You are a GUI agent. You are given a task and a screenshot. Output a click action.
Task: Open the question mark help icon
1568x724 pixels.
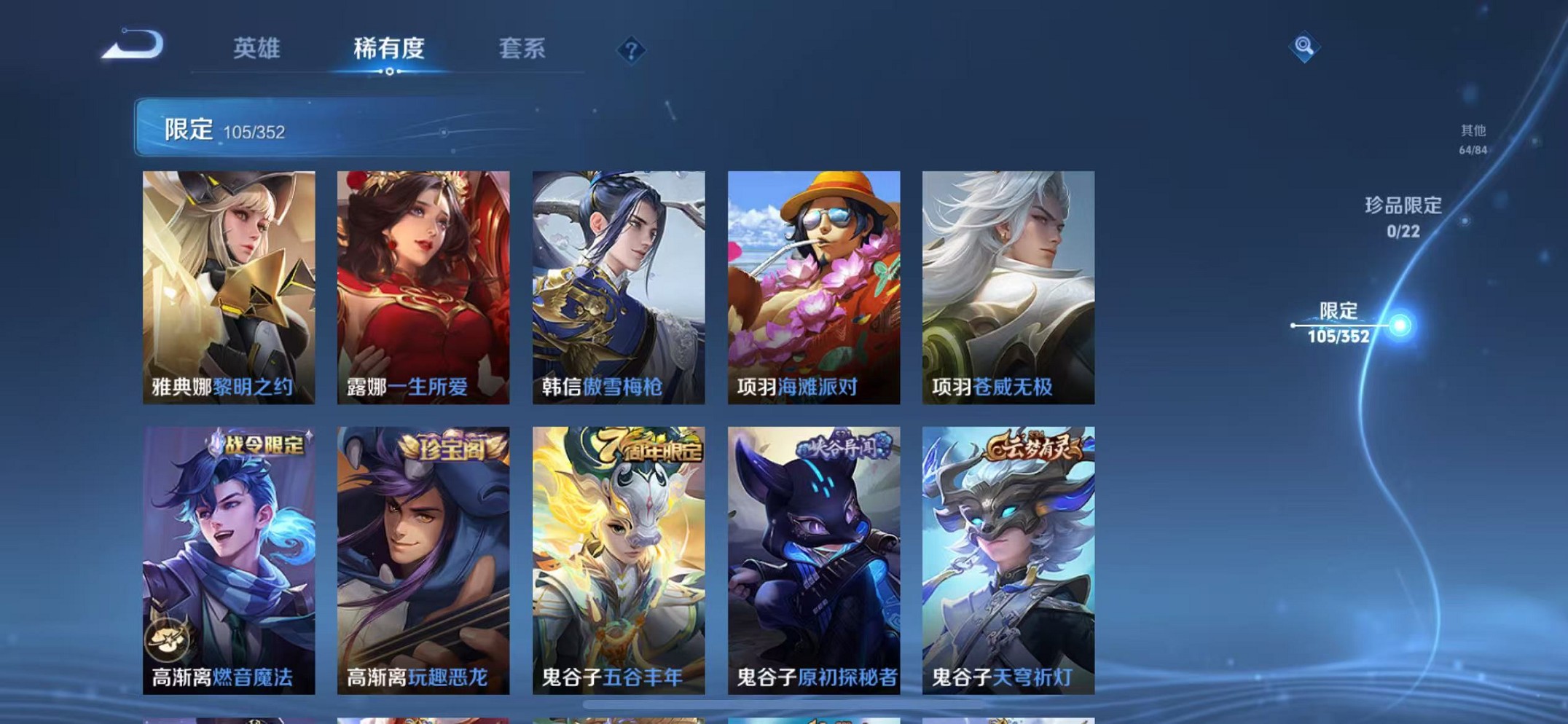point(632,50)
